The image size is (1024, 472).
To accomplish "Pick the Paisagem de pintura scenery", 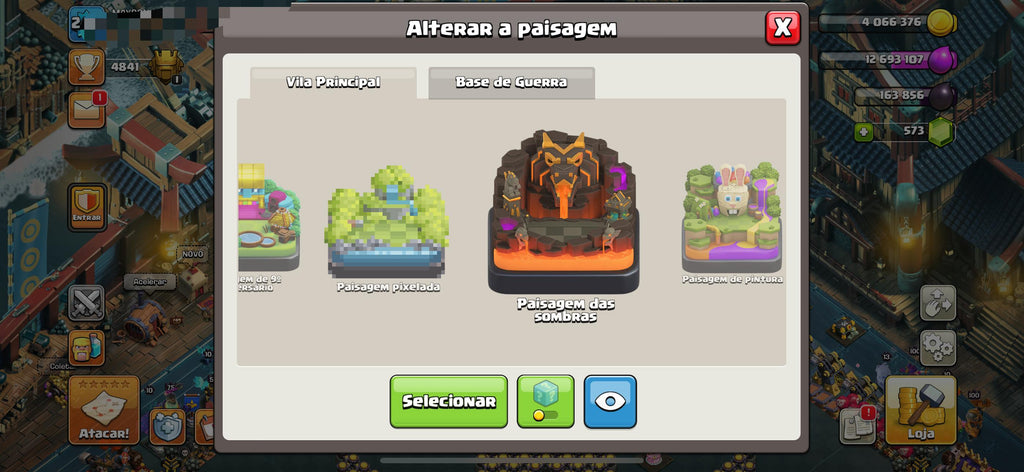I will coord(732,218).
